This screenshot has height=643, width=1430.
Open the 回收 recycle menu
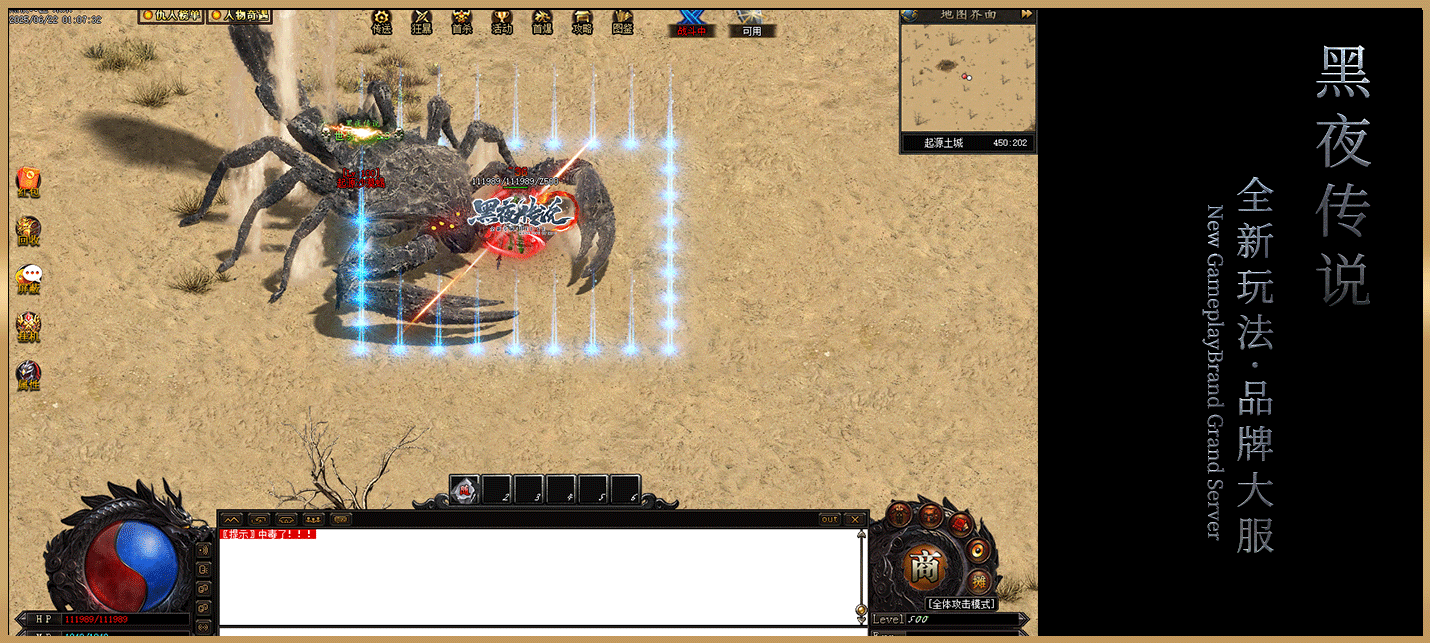[29, 229]
